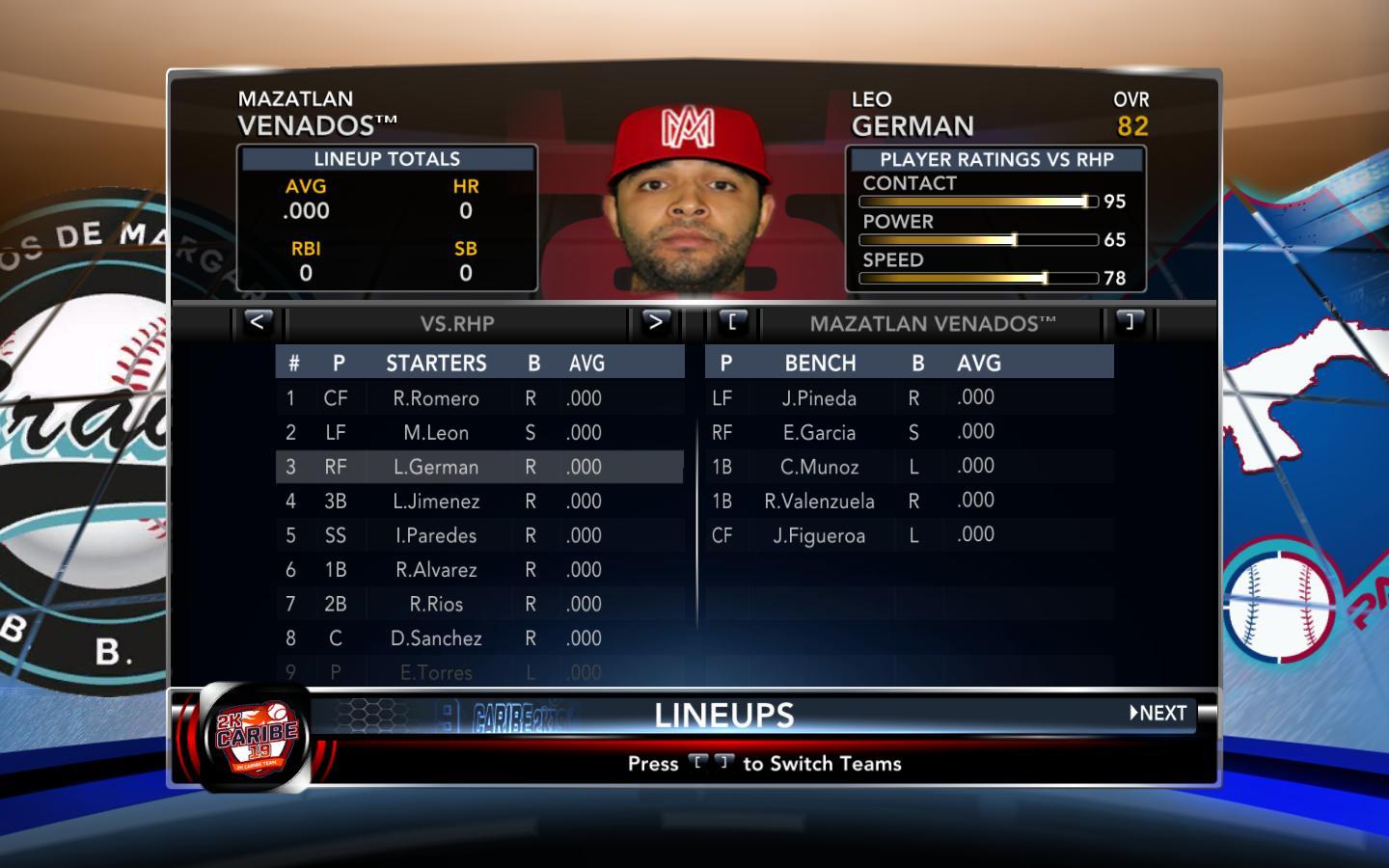Screen dimensions: 1389x868
Task: Pick bench player C.Munoz
Action: click(x=819, y=467)
